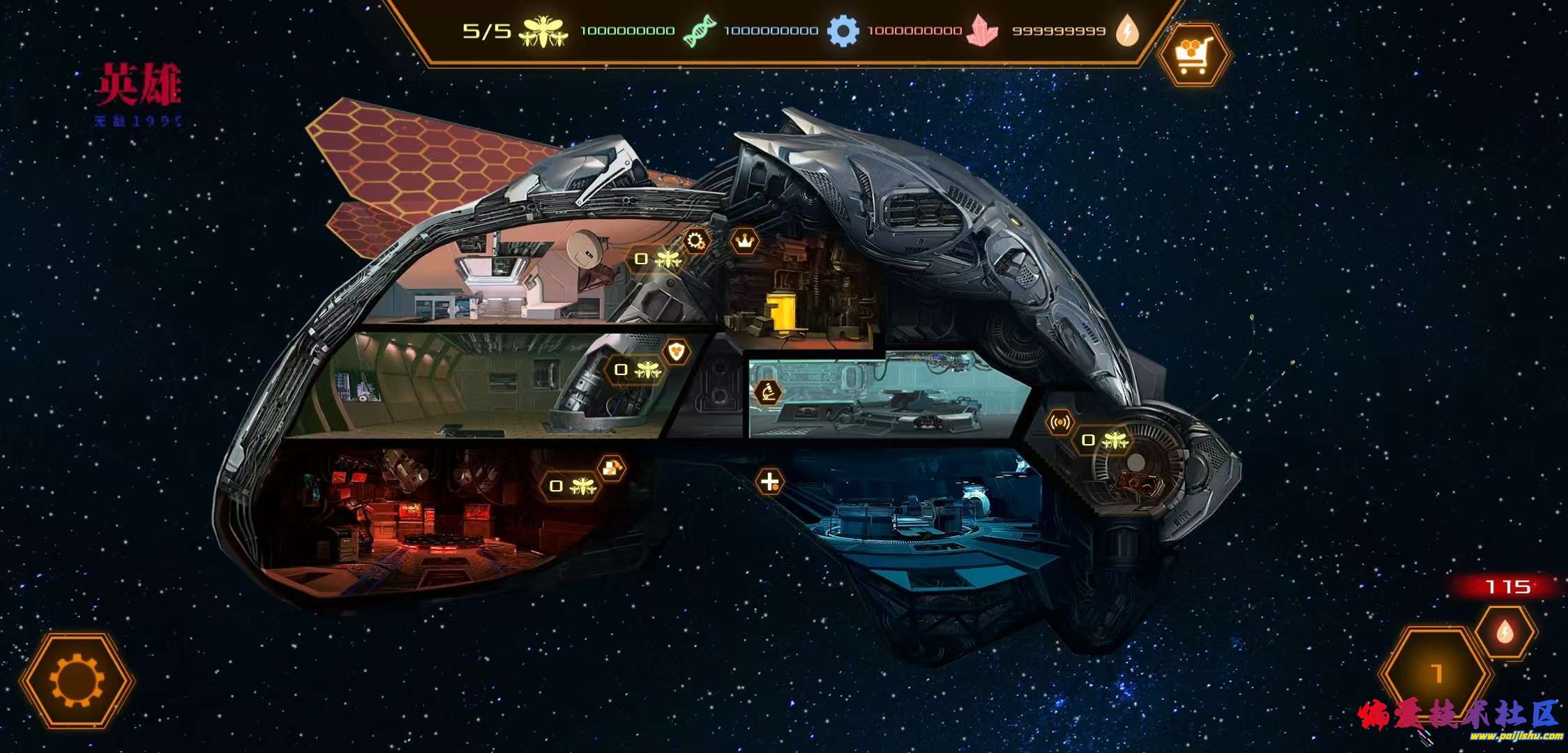Screen dimensions: 1568x753
Task: Open the microscope research lab icon
Action: pos(768,393)
